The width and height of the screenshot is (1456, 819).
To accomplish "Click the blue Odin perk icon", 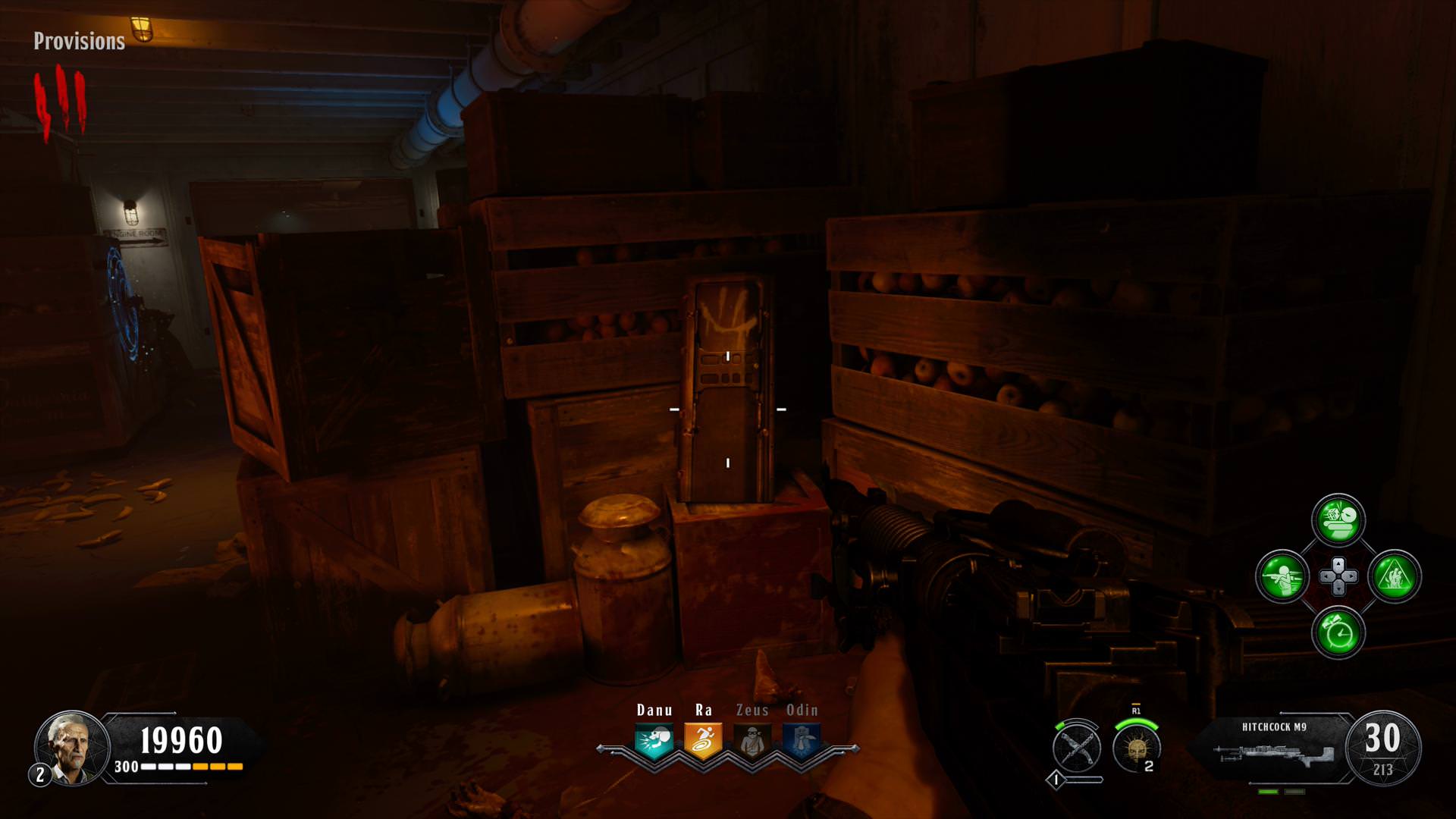I will point(802,741).
